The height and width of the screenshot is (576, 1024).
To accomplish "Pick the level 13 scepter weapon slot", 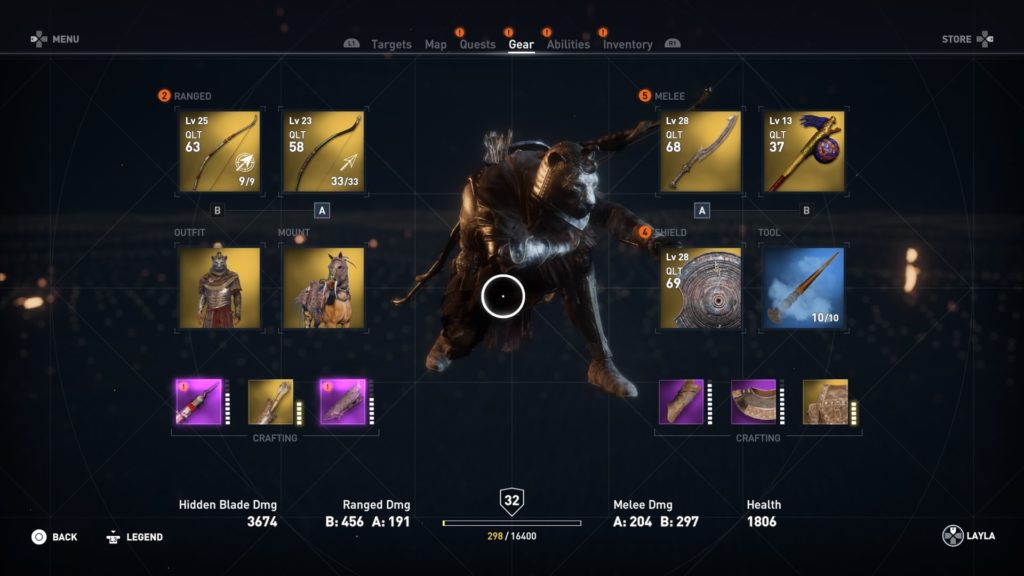I will click(803, 151).
